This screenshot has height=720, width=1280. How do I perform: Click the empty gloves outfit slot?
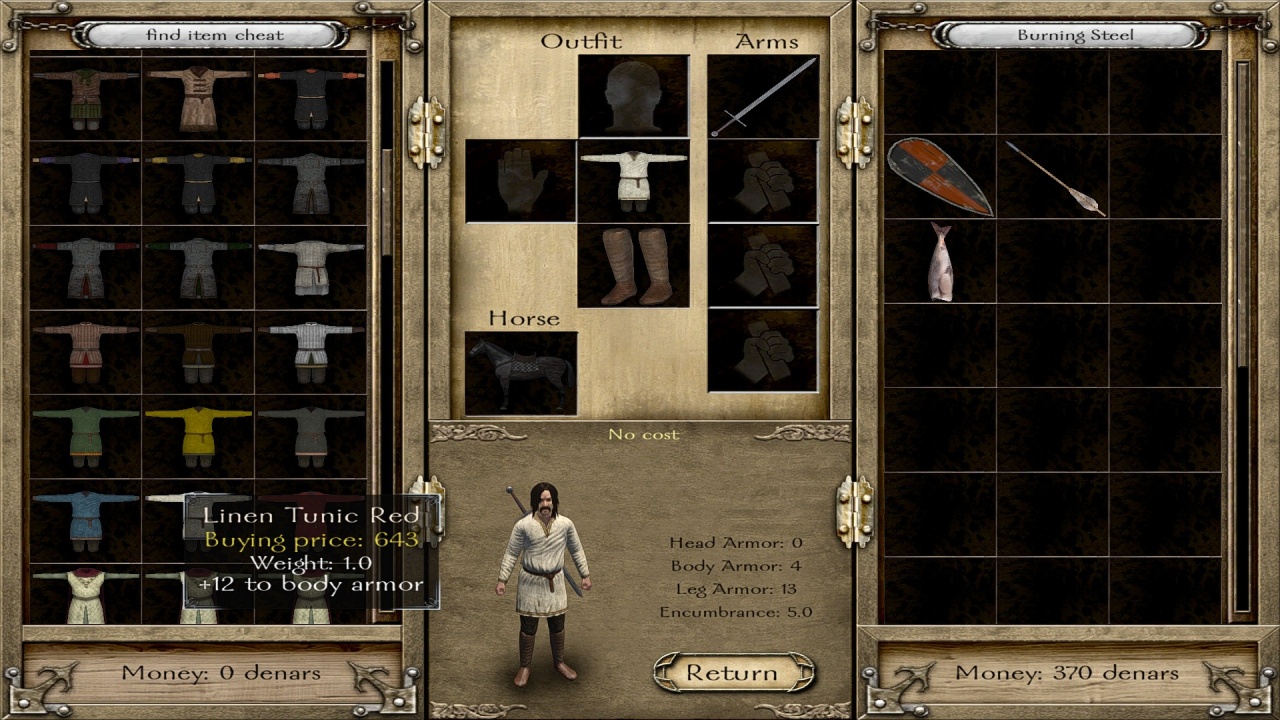coord(521,181)
